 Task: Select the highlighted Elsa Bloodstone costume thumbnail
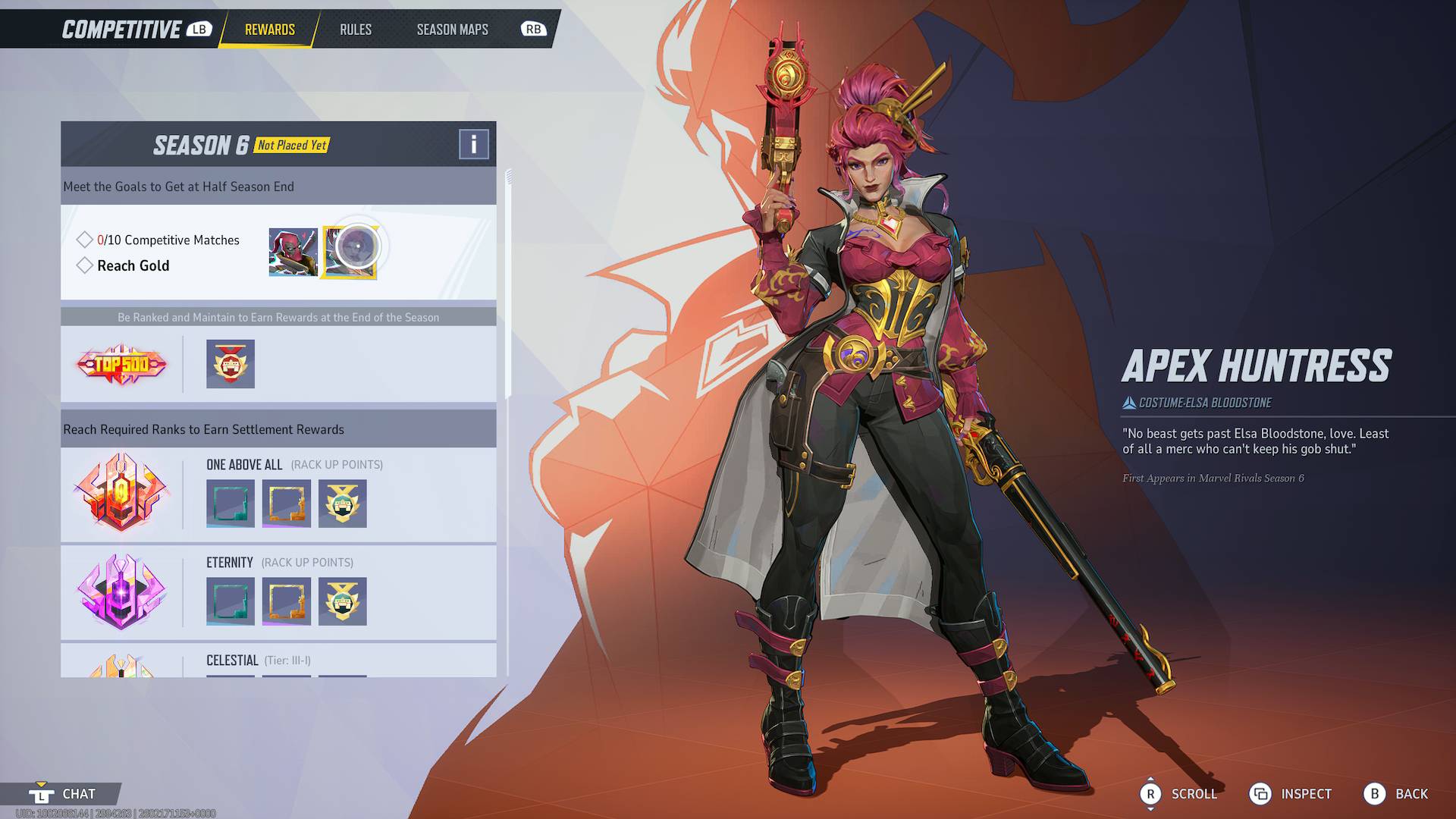click(350, 253)
